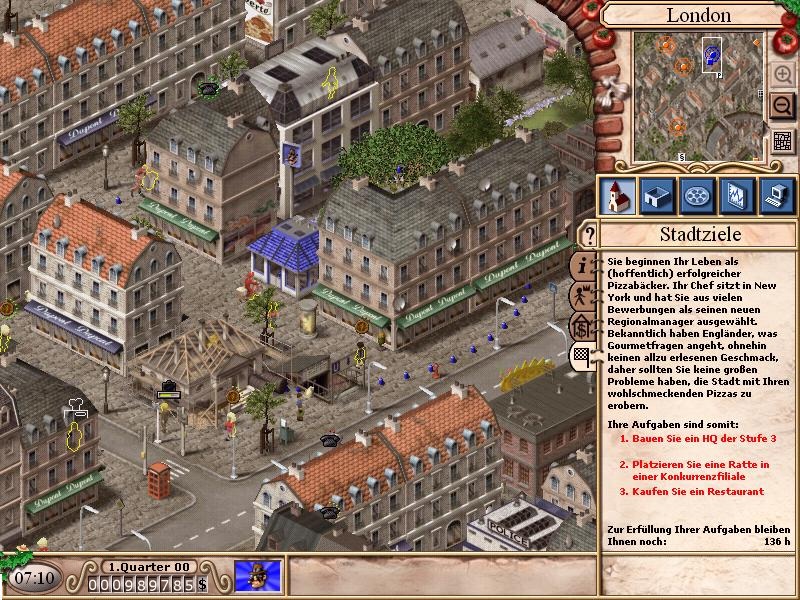The height and width of the screenshot is (600, 800).
Task: Open the city view with the church icon
Action: [x=616, y=195]
